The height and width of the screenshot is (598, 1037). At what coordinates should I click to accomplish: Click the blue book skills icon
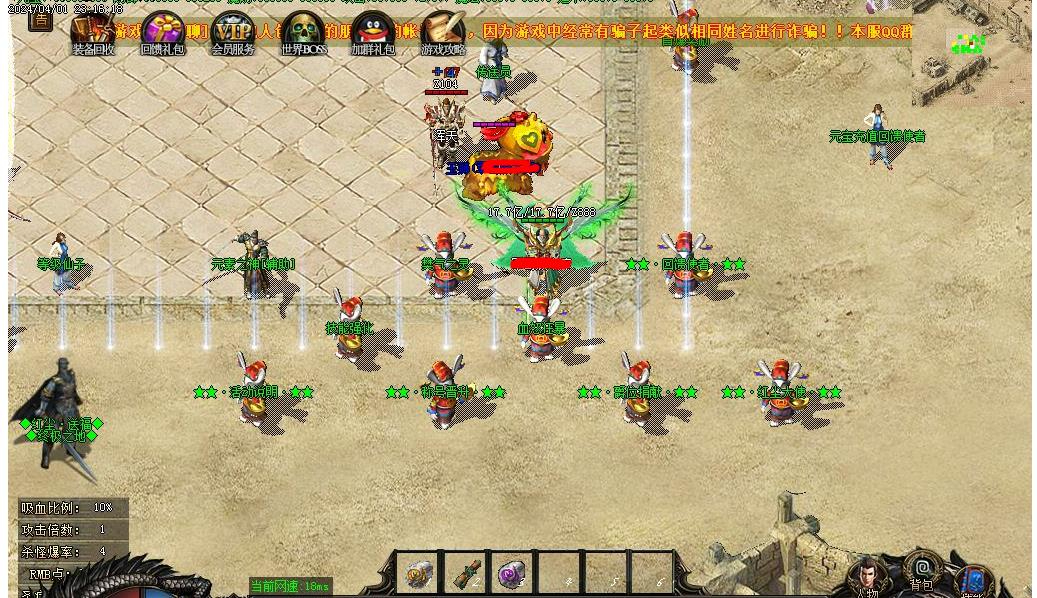(x=972, y=580)
